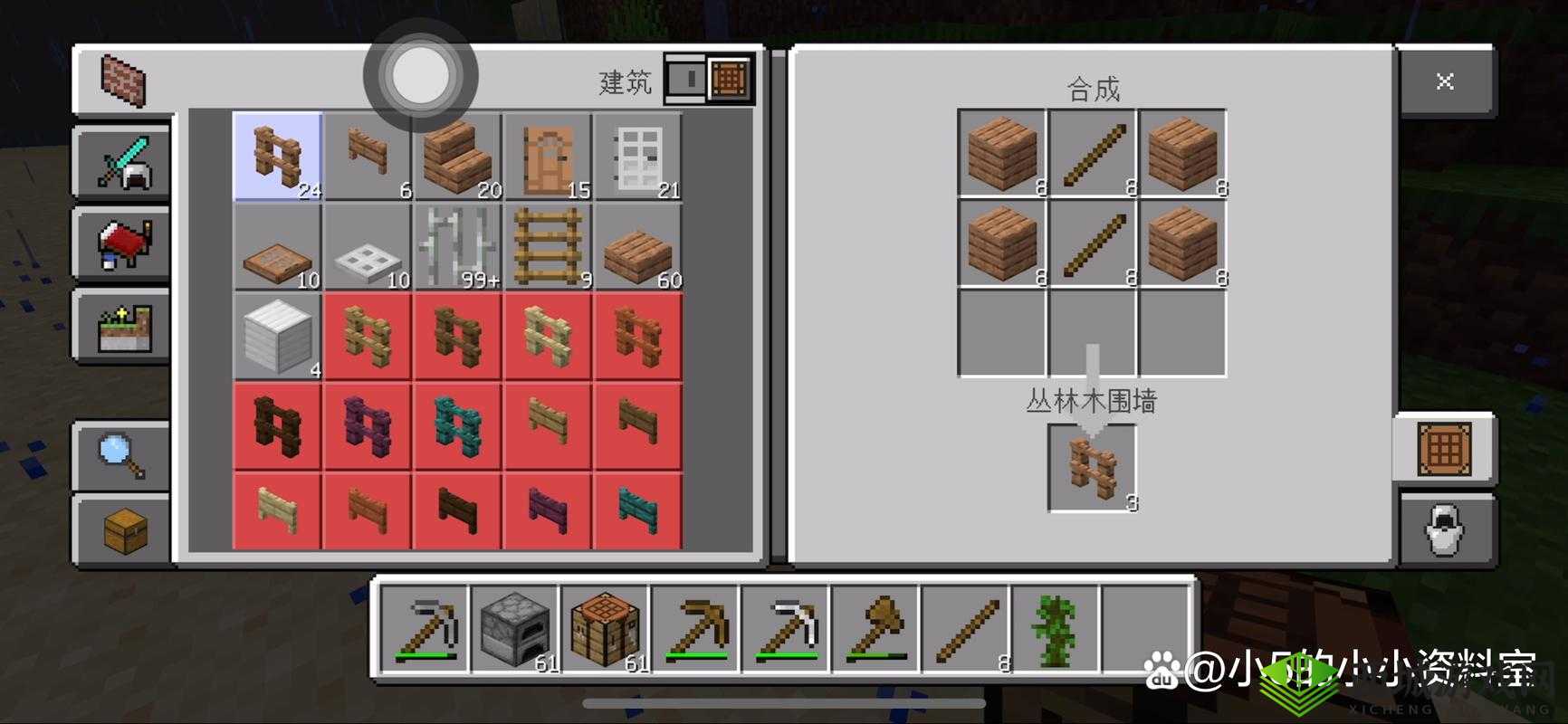This screenshot has height=724, width=1568.
Task: Select the highlighted jungle fence stack of 24
Action: tap(277, 156)
